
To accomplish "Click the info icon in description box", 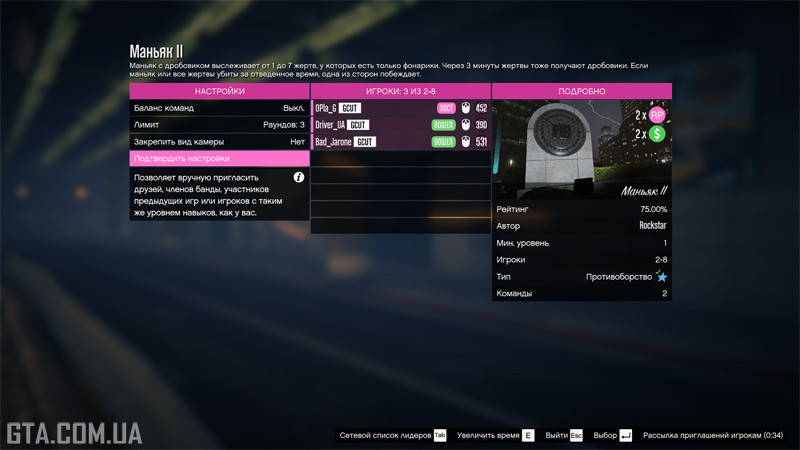I will pyautogui.click(x=298, y=177).
